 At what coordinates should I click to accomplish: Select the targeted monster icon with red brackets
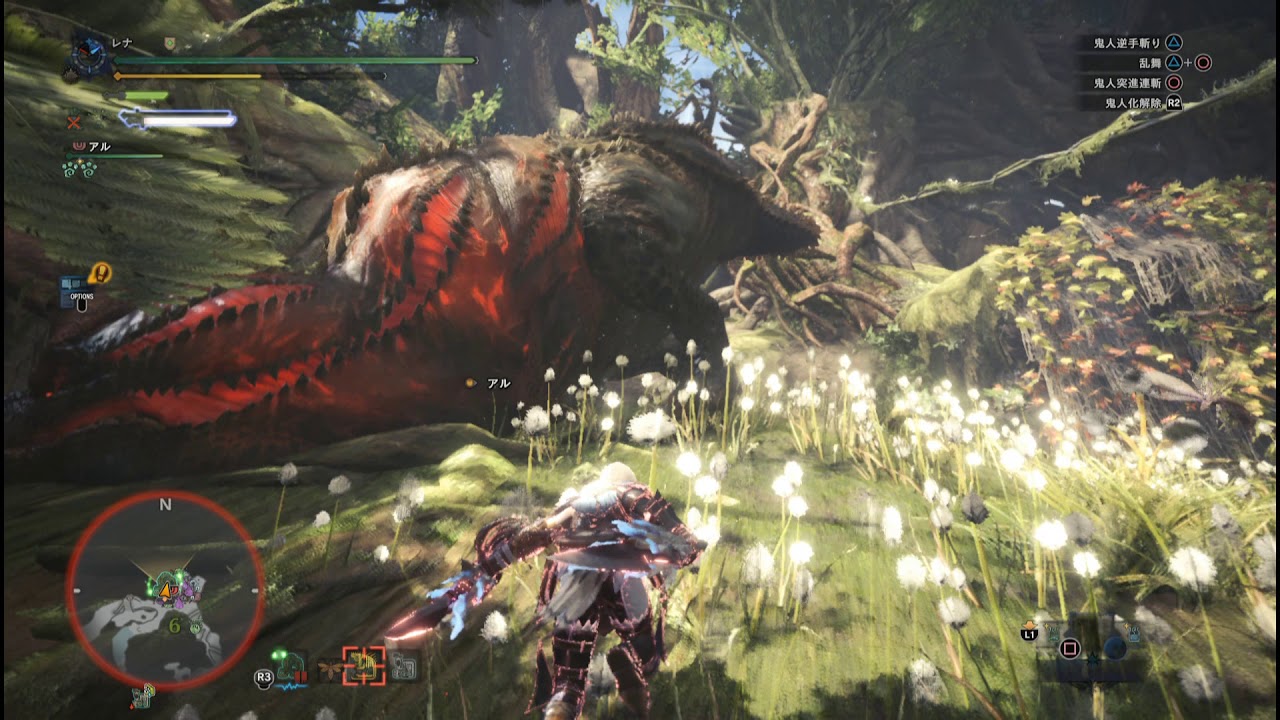pos(364,666)
